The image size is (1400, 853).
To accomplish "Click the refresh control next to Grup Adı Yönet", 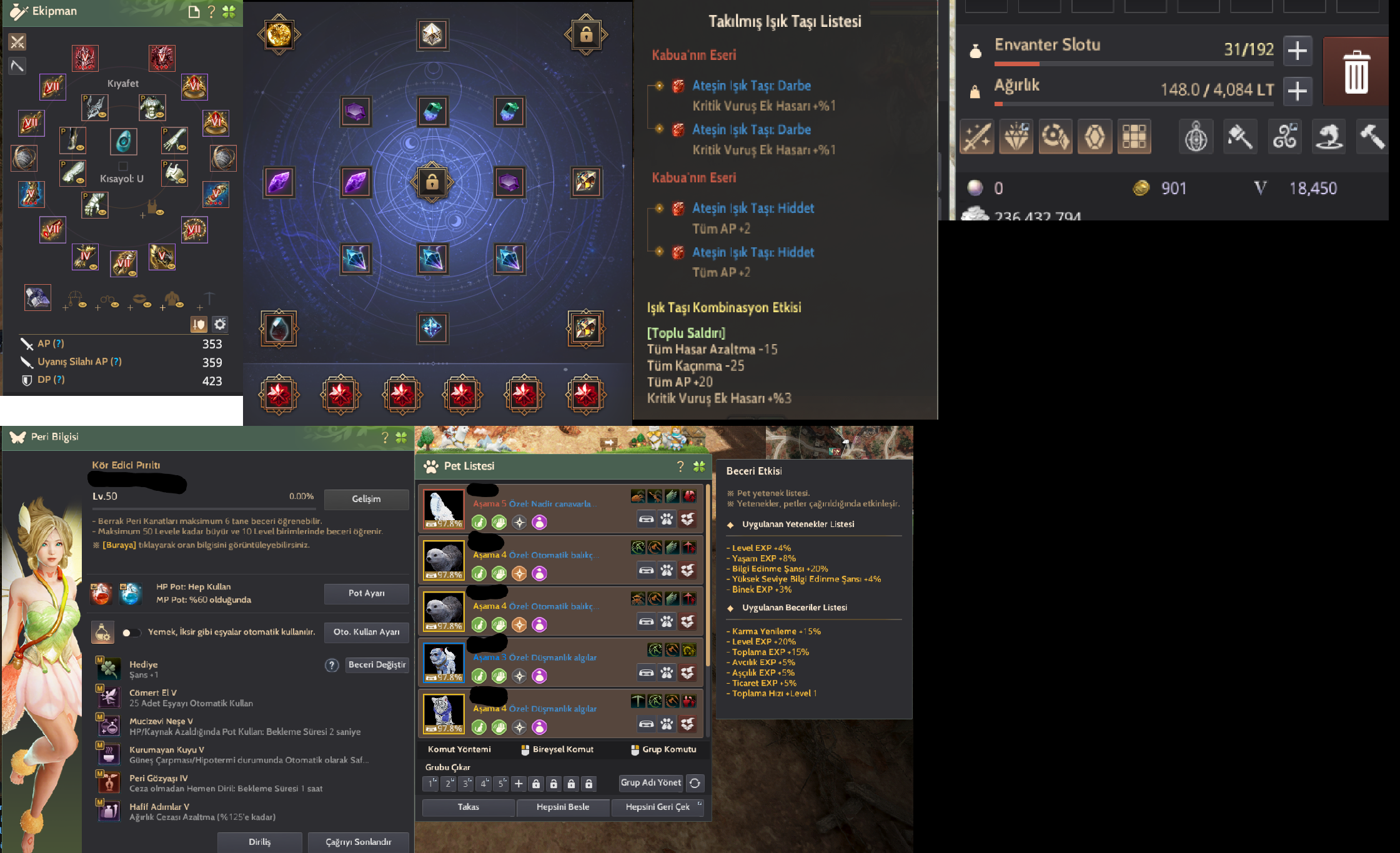I will (694, 783).
